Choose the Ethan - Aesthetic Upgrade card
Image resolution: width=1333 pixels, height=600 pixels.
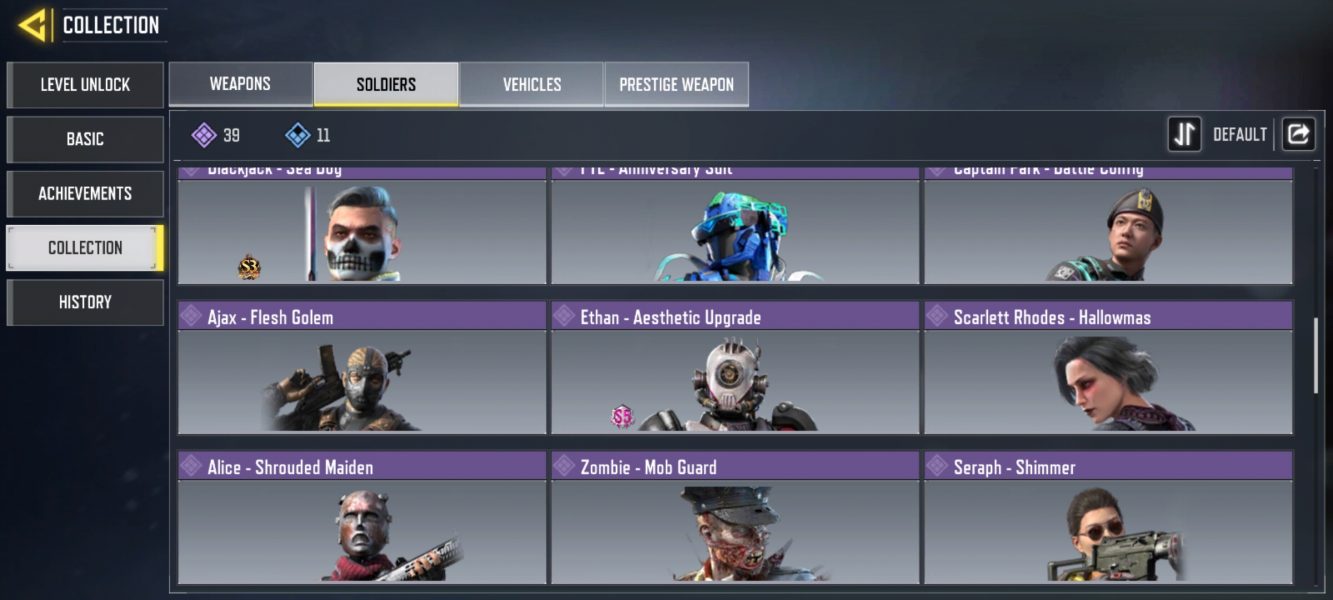coord(735,367)
